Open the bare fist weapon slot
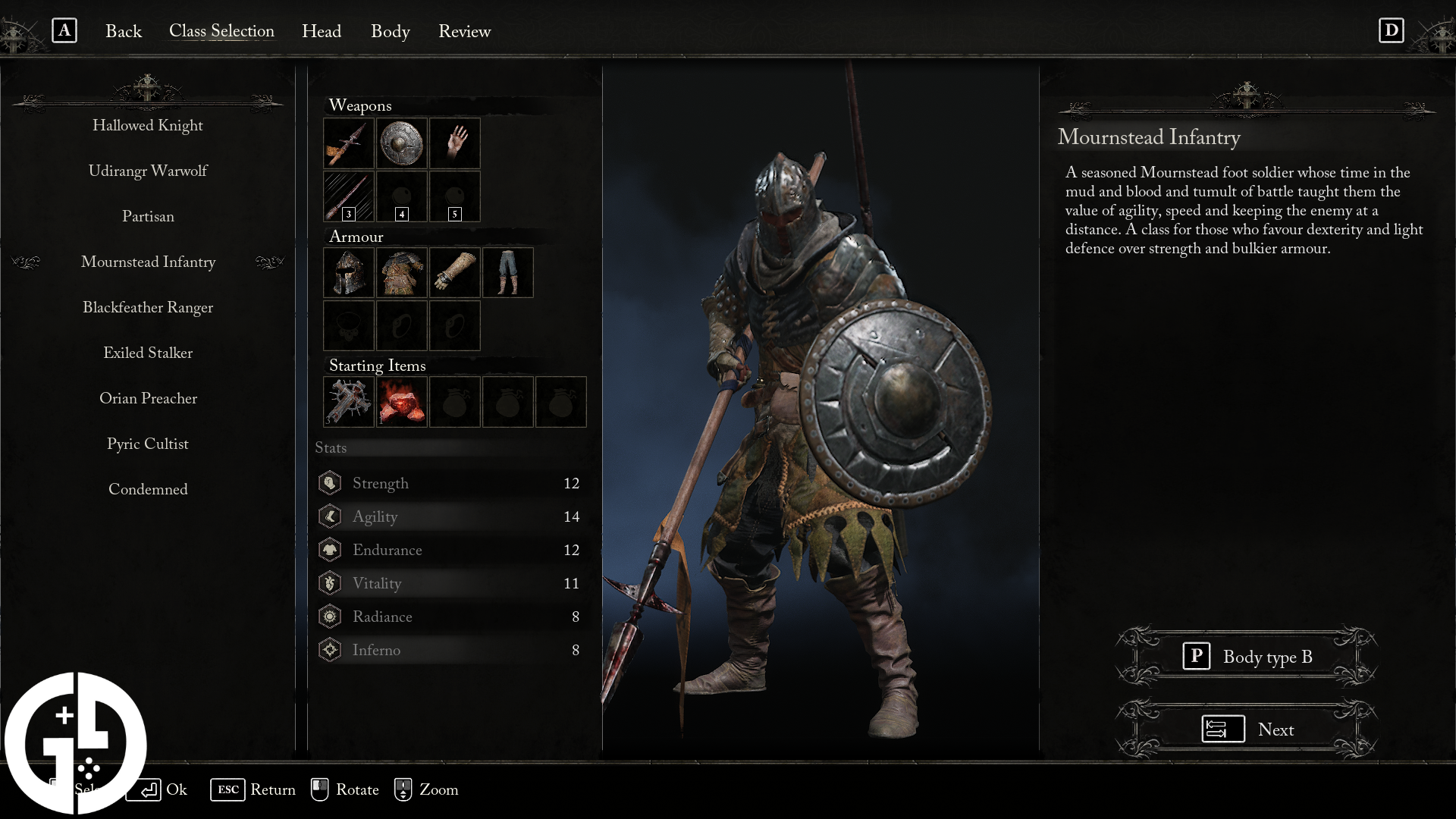 pos(454,143)
